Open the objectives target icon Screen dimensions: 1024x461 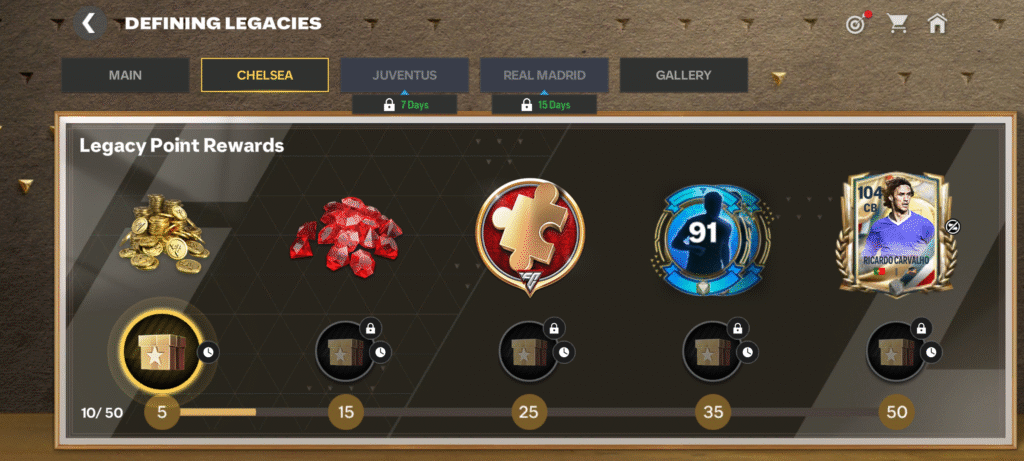856,24
